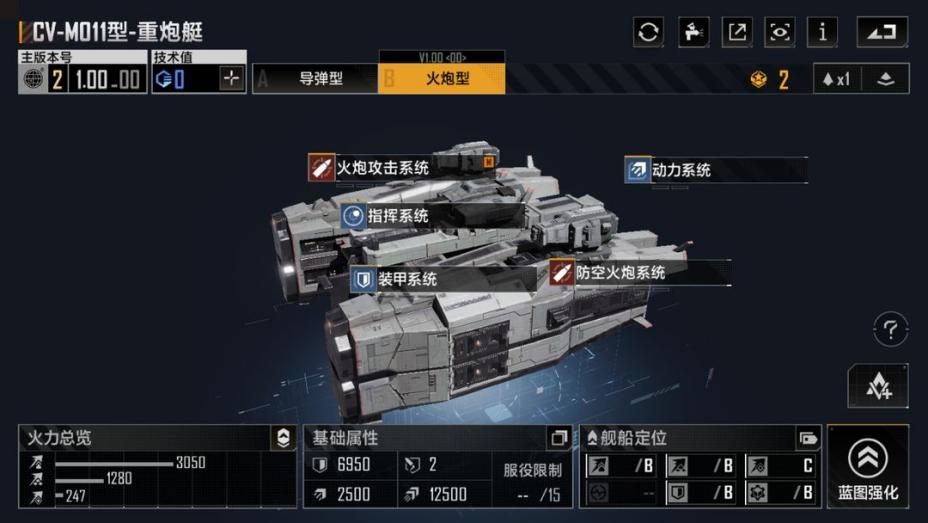
Task: Tap the 蓝图强化 upgrade button
Action: tap(868, 466)
